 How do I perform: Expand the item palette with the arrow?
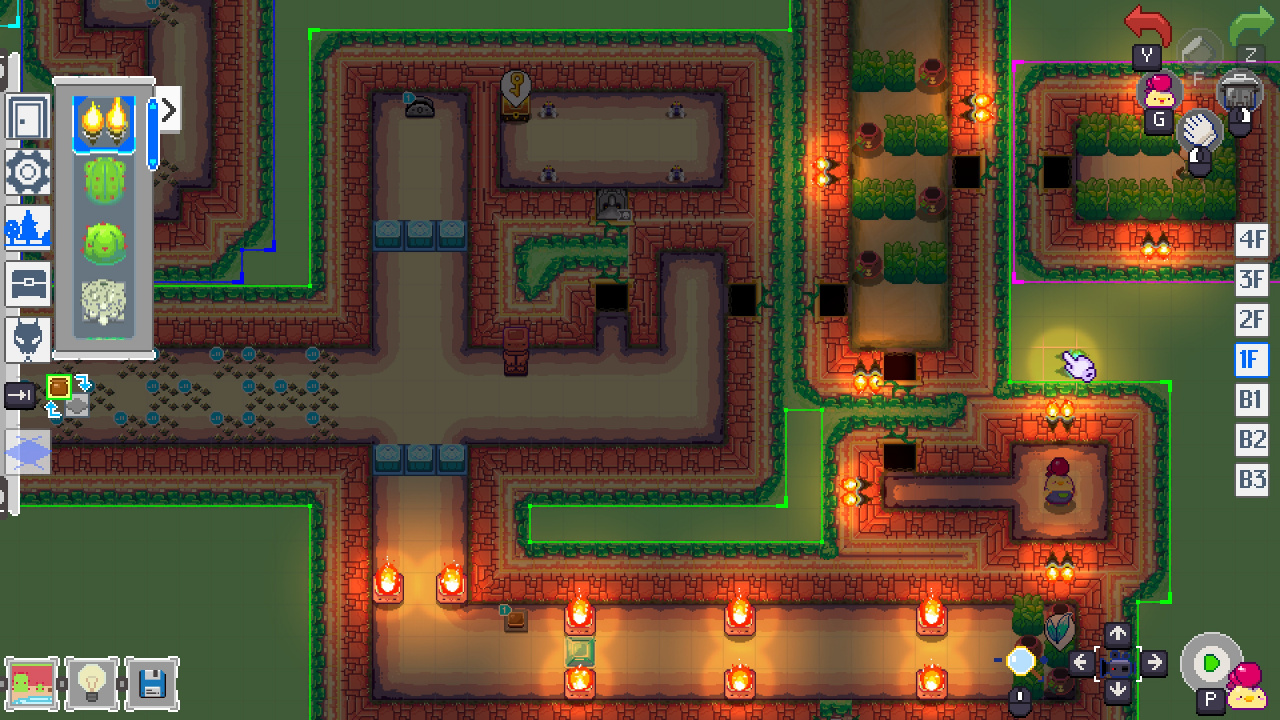(168, 110)
